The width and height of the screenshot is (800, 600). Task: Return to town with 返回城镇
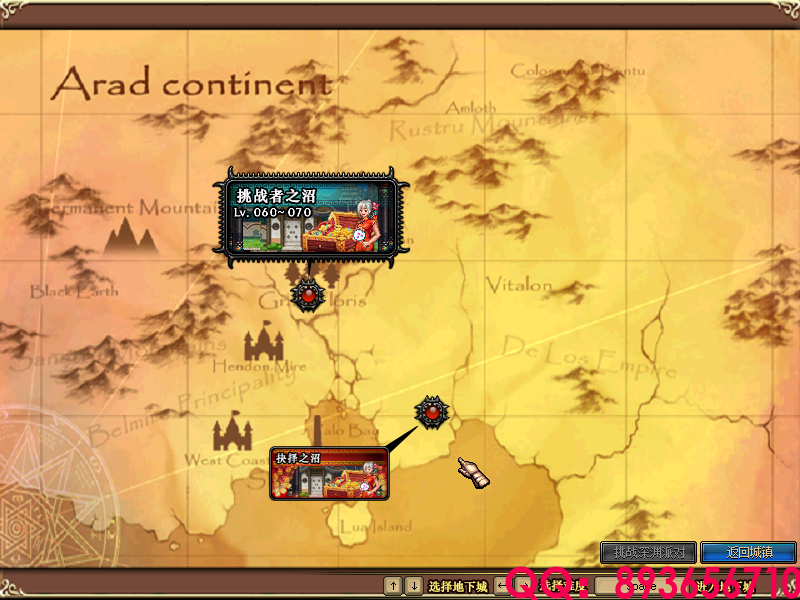(748, 552)
